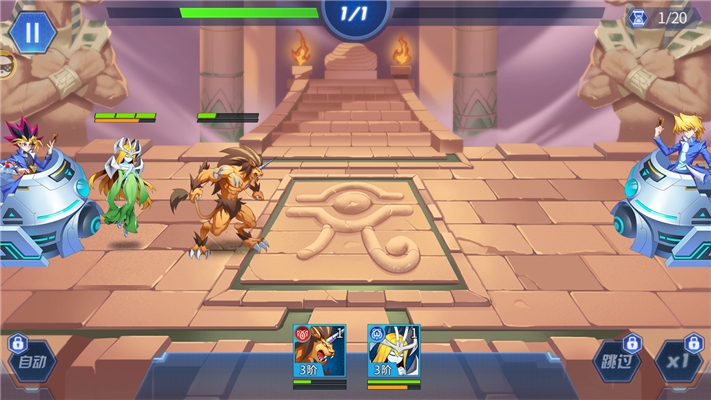Select the lion beast monster card
This screenshot has height=400, width=711.
coord(319,352)
